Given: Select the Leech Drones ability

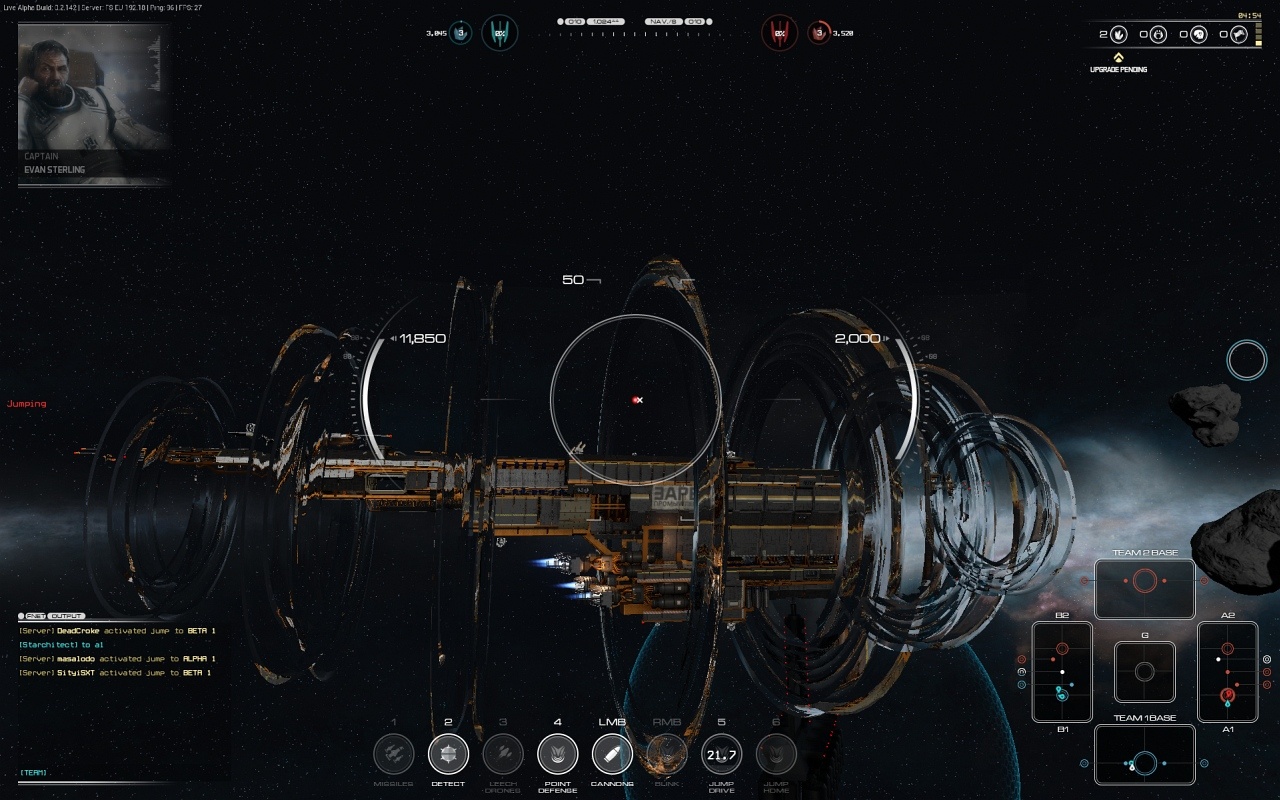Looking at the screenshot, I should (503, 754).
